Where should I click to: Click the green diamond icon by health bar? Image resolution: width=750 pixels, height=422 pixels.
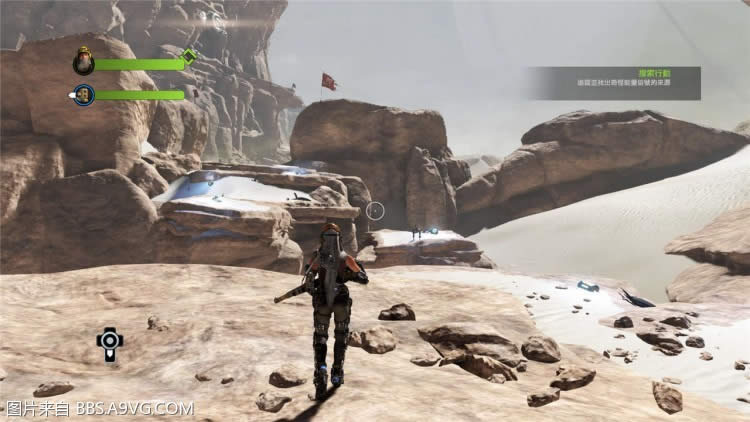[189, 55]
